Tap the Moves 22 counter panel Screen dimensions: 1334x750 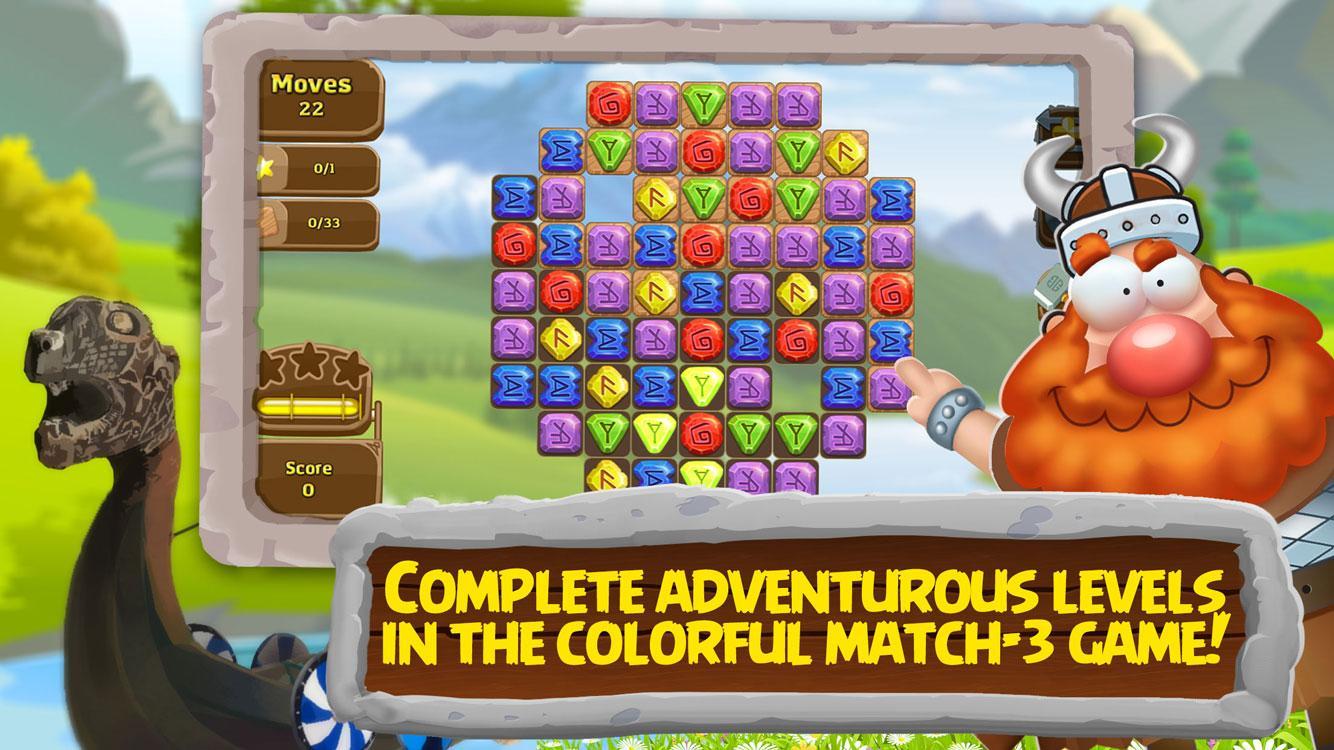pyautogui.click(x=318, y=96)
